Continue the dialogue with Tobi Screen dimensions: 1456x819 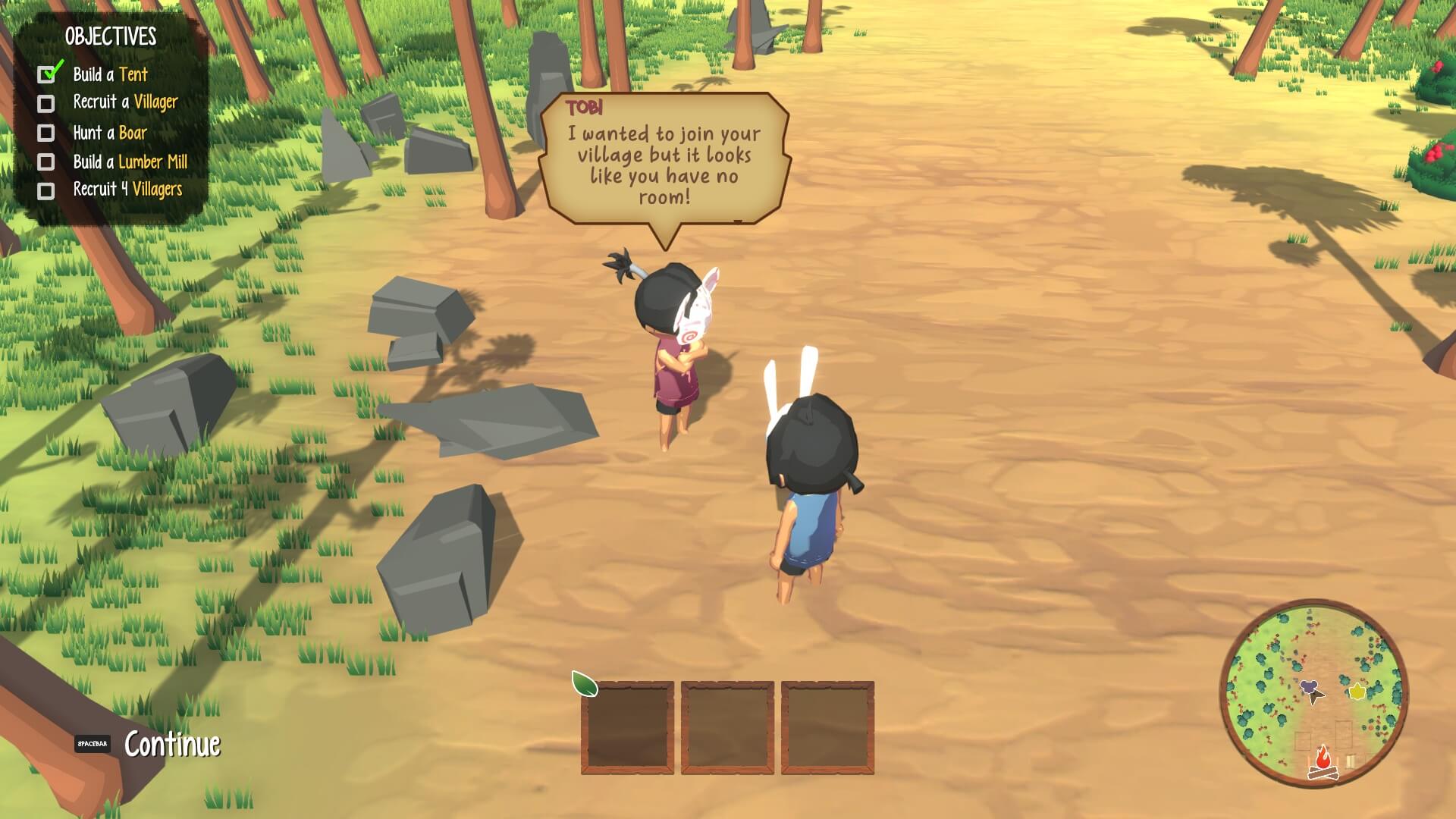pos(171,744)
